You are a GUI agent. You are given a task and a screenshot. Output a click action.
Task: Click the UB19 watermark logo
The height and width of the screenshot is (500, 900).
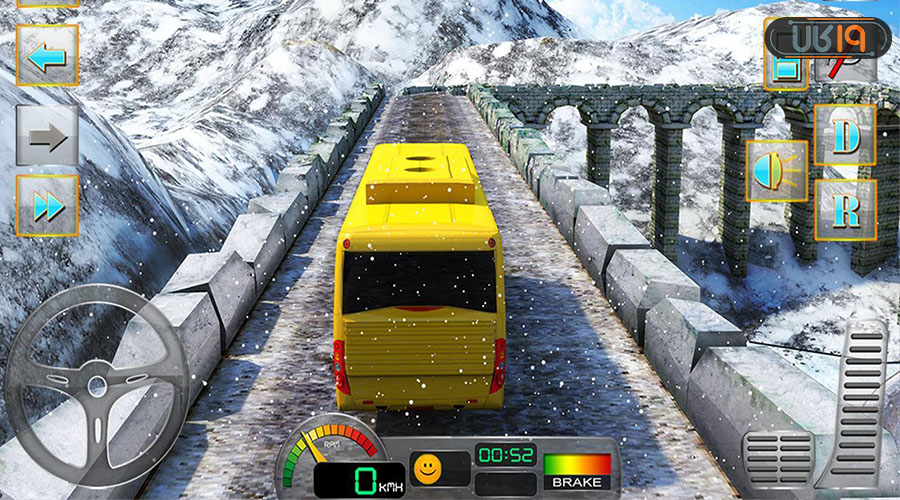(x=827, y=39)
